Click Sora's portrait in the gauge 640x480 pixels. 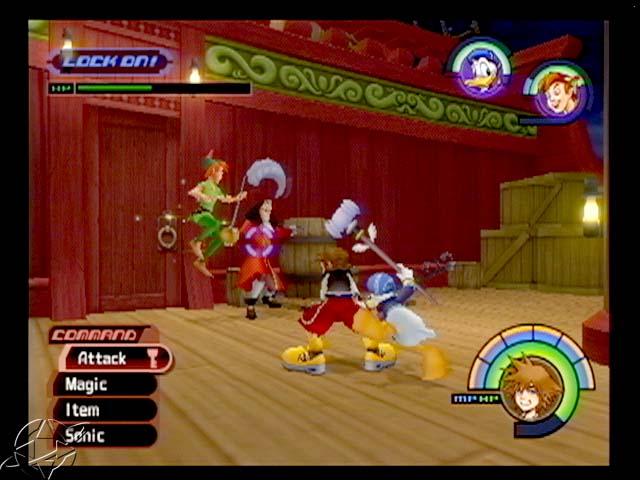pyautogui.click(x=530, y=386)
